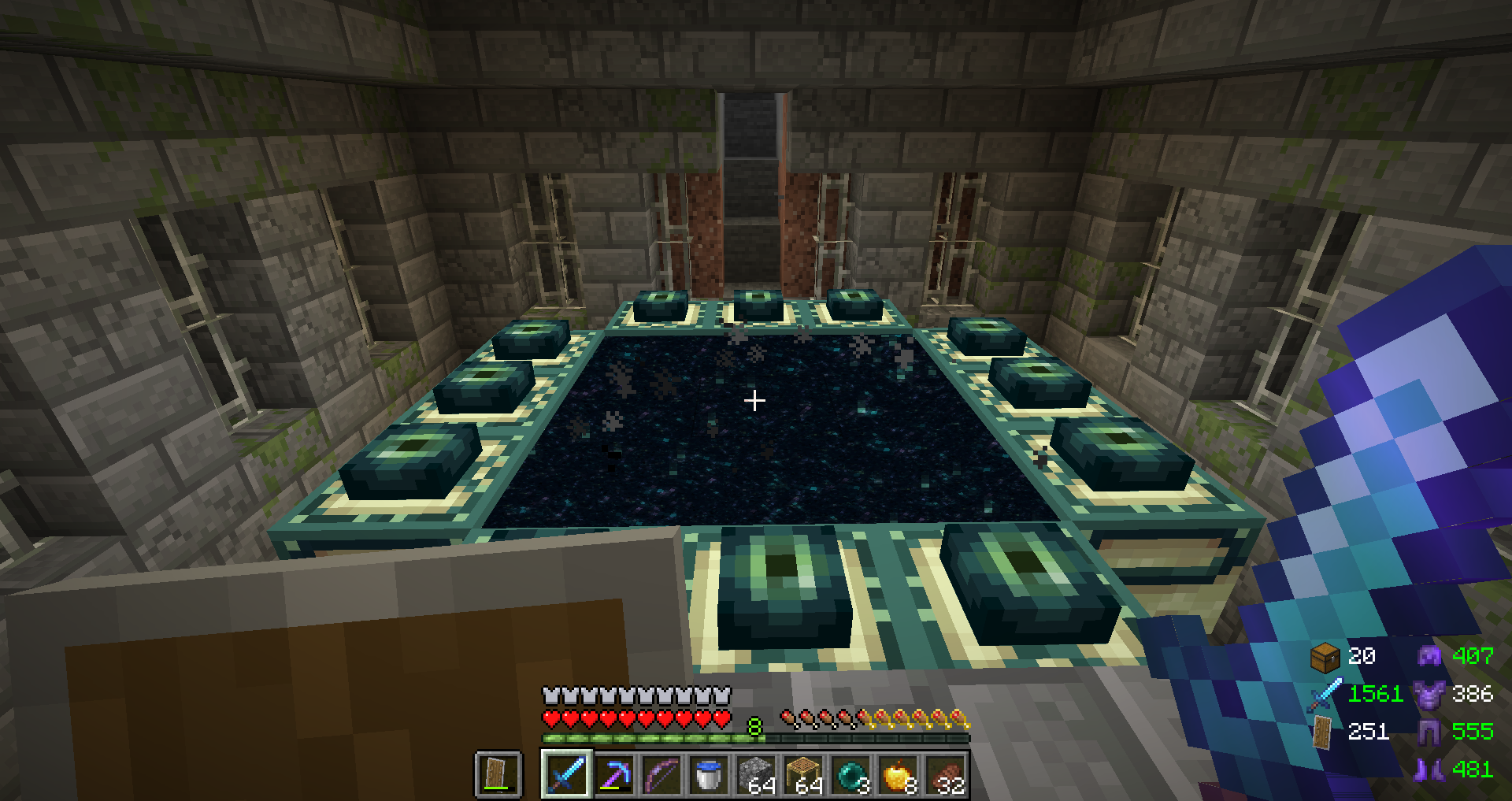This screenshot has height=801, width=1512.
Task: Select the scaffolding stack in the hotbar
Action: (804, 774)
